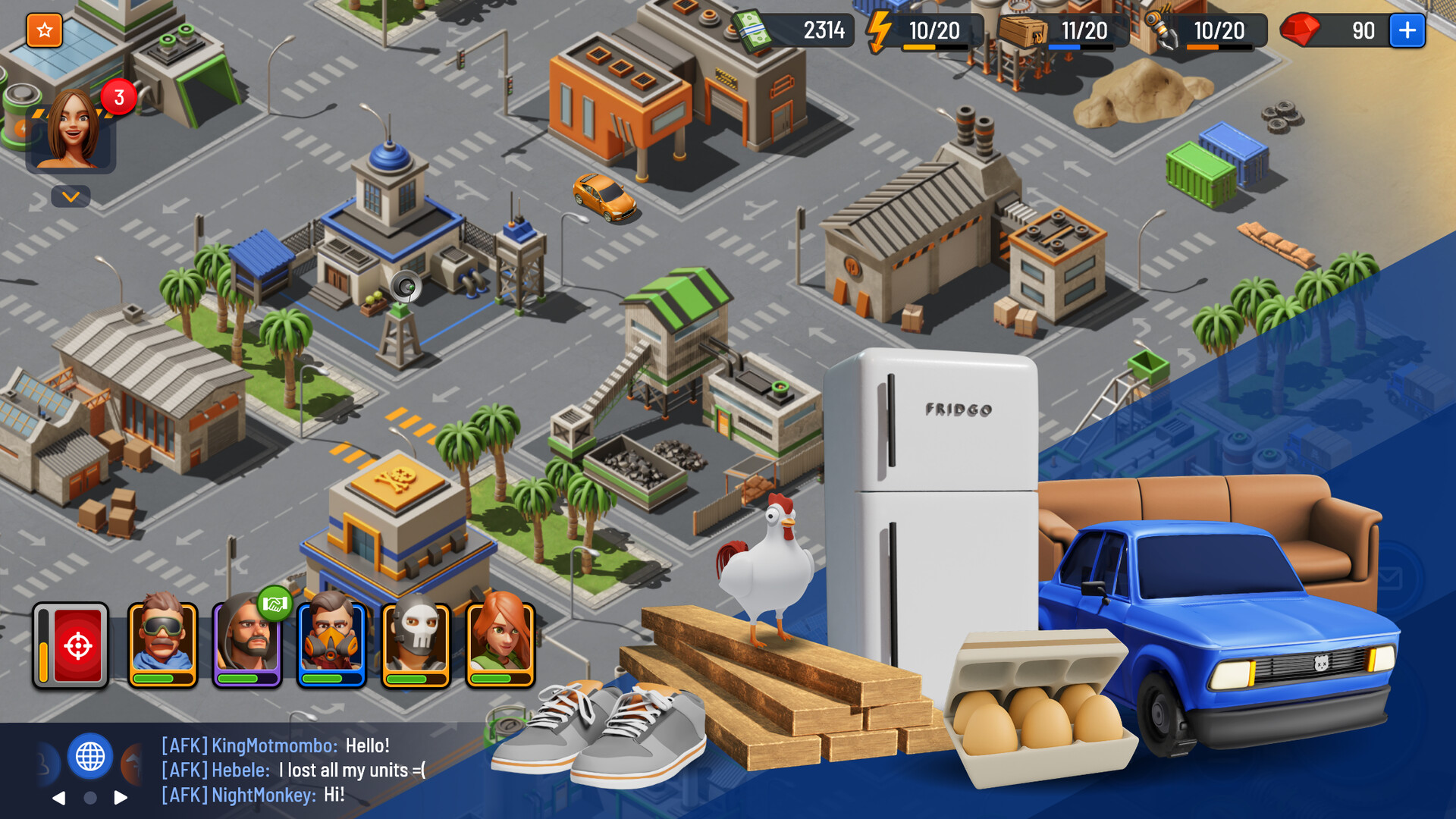Select the bearded brawler unit portrait
This screenshot has height=819, width=1456.
tap(247, 645)
